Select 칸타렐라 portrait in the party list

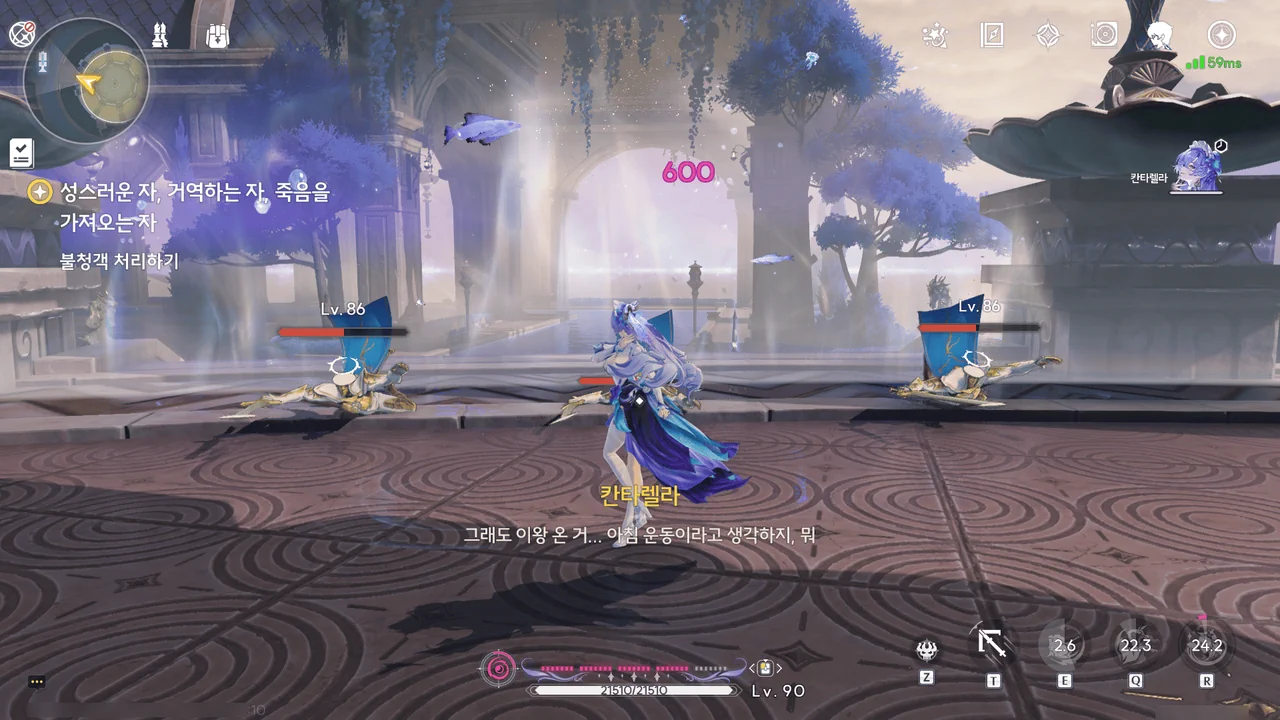click(1195, 166)
